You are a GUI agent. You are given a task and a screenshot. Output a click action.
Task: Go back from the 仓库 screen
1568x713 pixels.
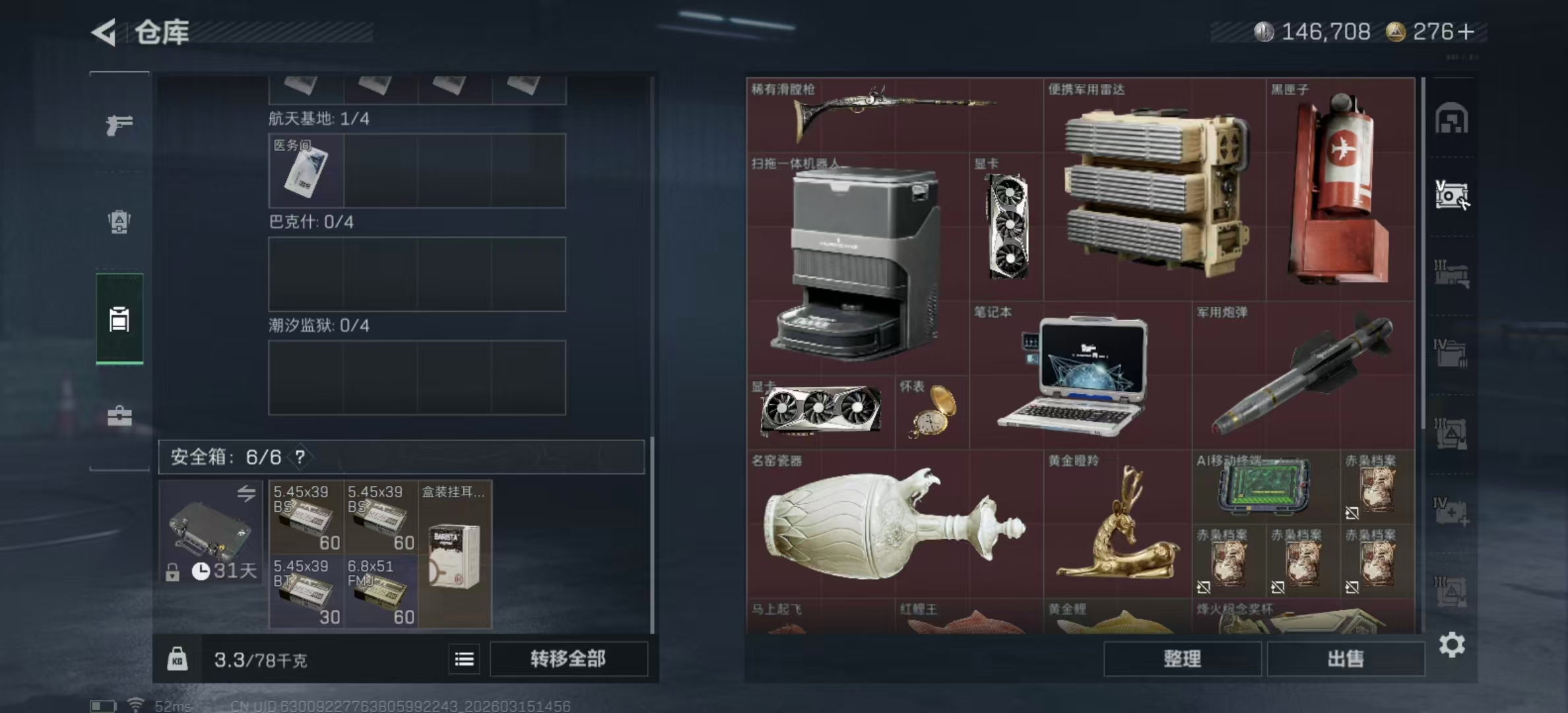(104, 32)
